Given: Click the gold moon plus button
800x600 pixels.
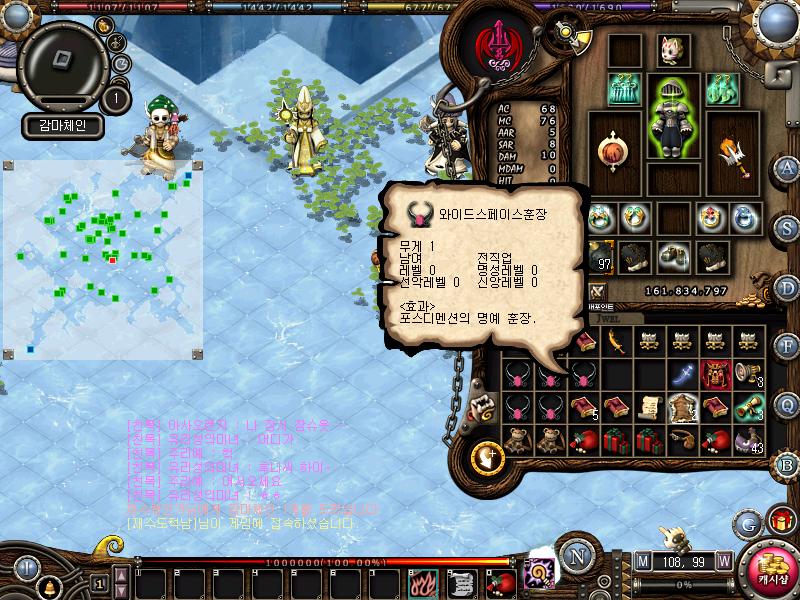Looking at the screenshot, I should click(x=489, y=457).
